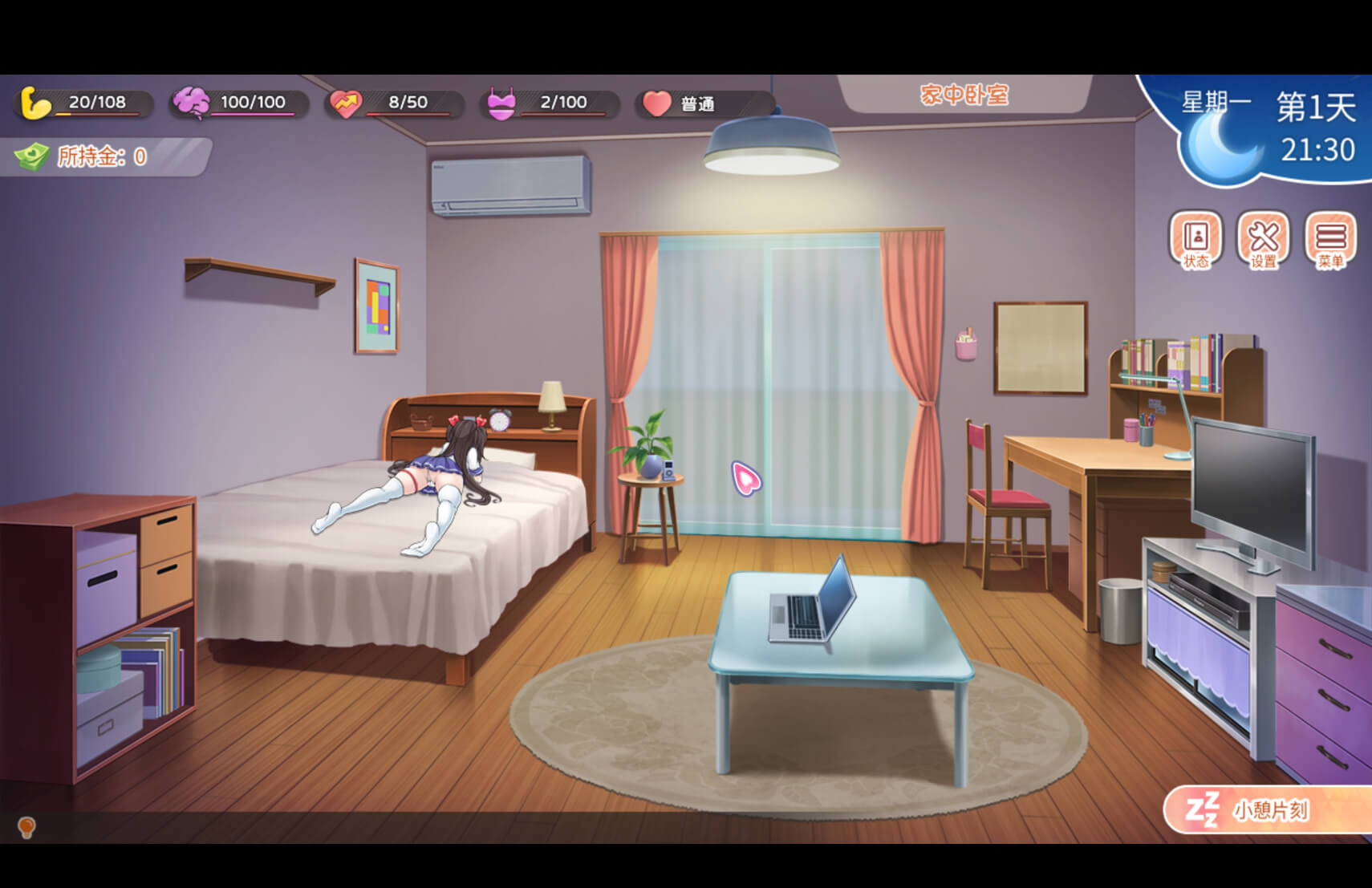Open the 设置 settings button
Image resolution: width=1372 pixels, height=888 pixels.
(x=1263, y=240)
